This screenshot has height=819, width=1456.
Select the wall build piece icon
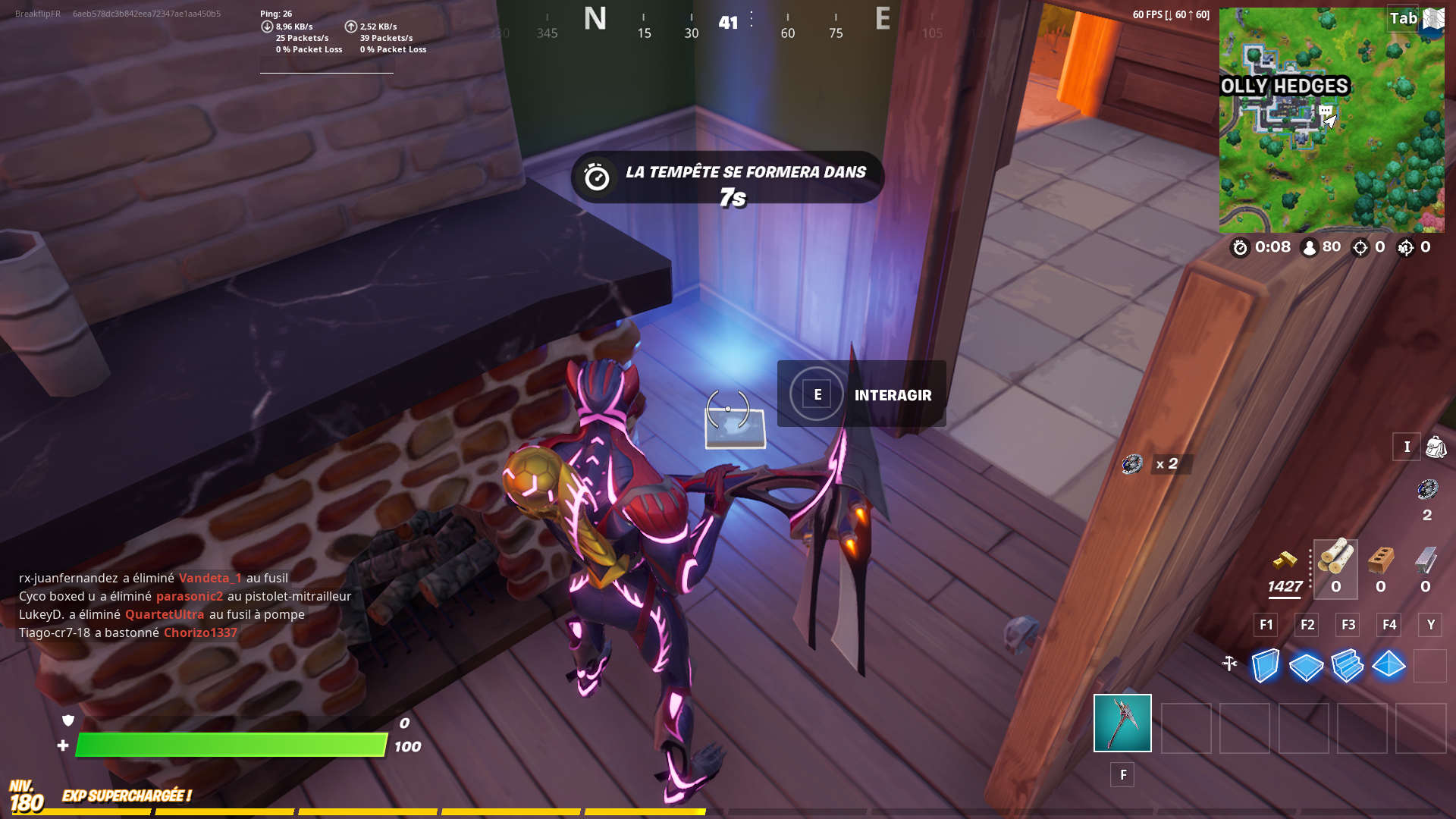coord(1265,666)
